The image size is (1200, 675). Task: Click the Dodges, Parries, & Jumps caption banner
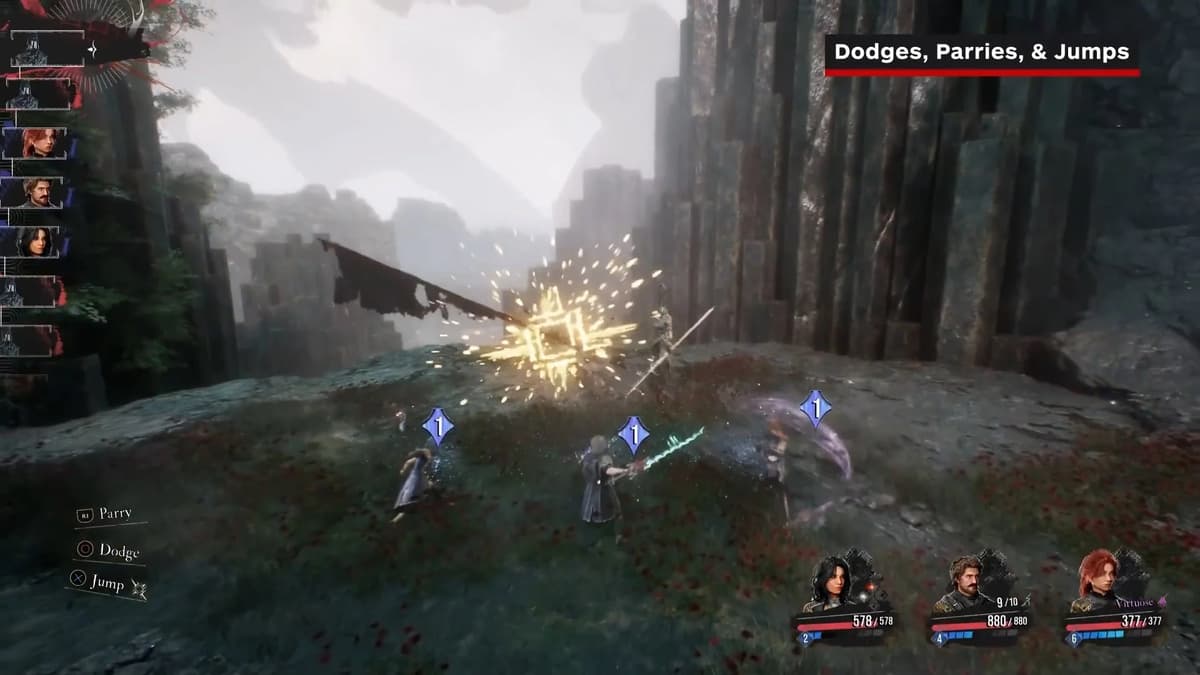(x=981, y=54)
